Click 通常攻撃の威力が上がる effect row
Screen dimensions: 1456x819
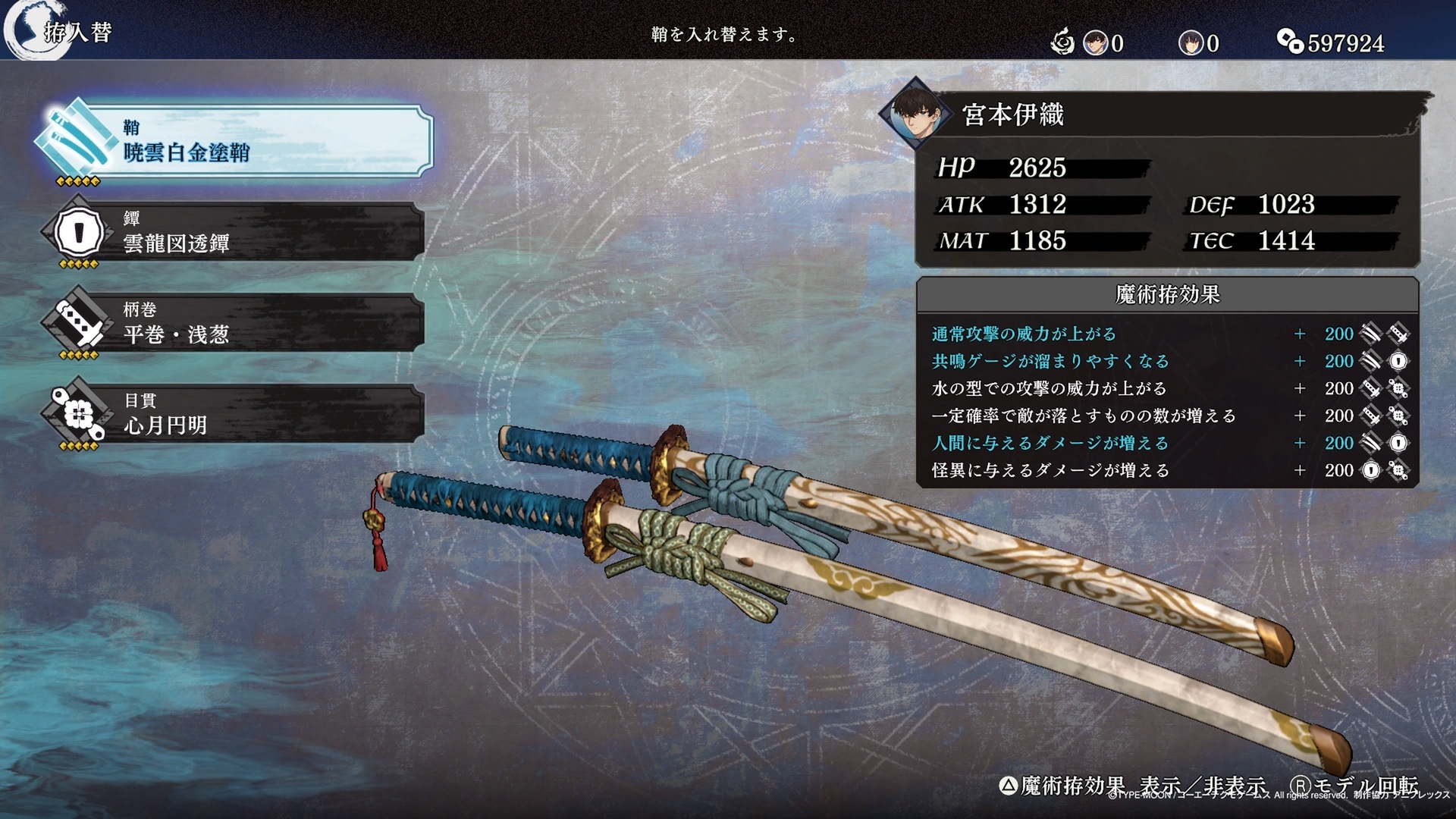[x=1168, y=334]
